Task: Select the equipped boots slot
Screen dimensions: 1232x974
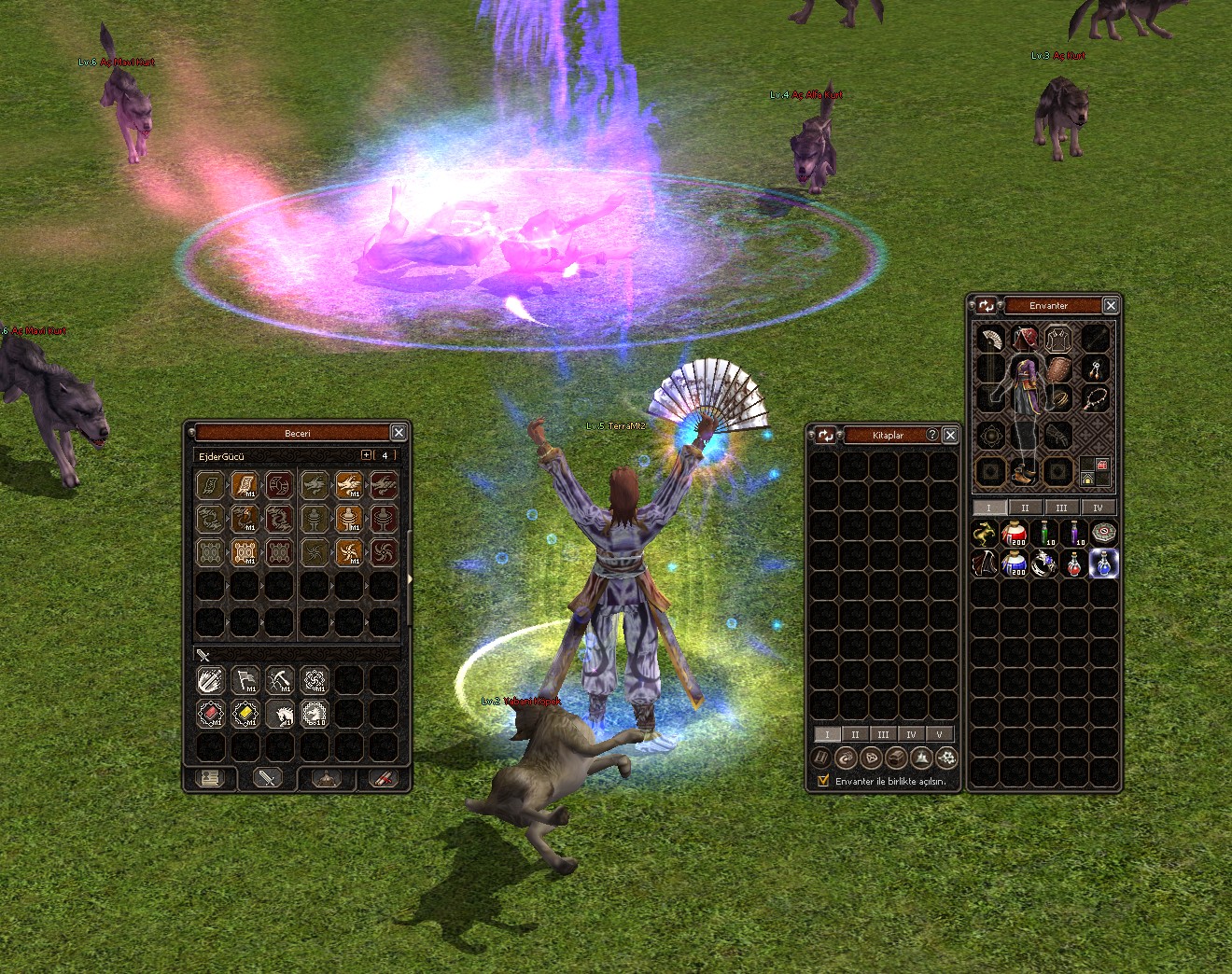Action: [1024, 472]
